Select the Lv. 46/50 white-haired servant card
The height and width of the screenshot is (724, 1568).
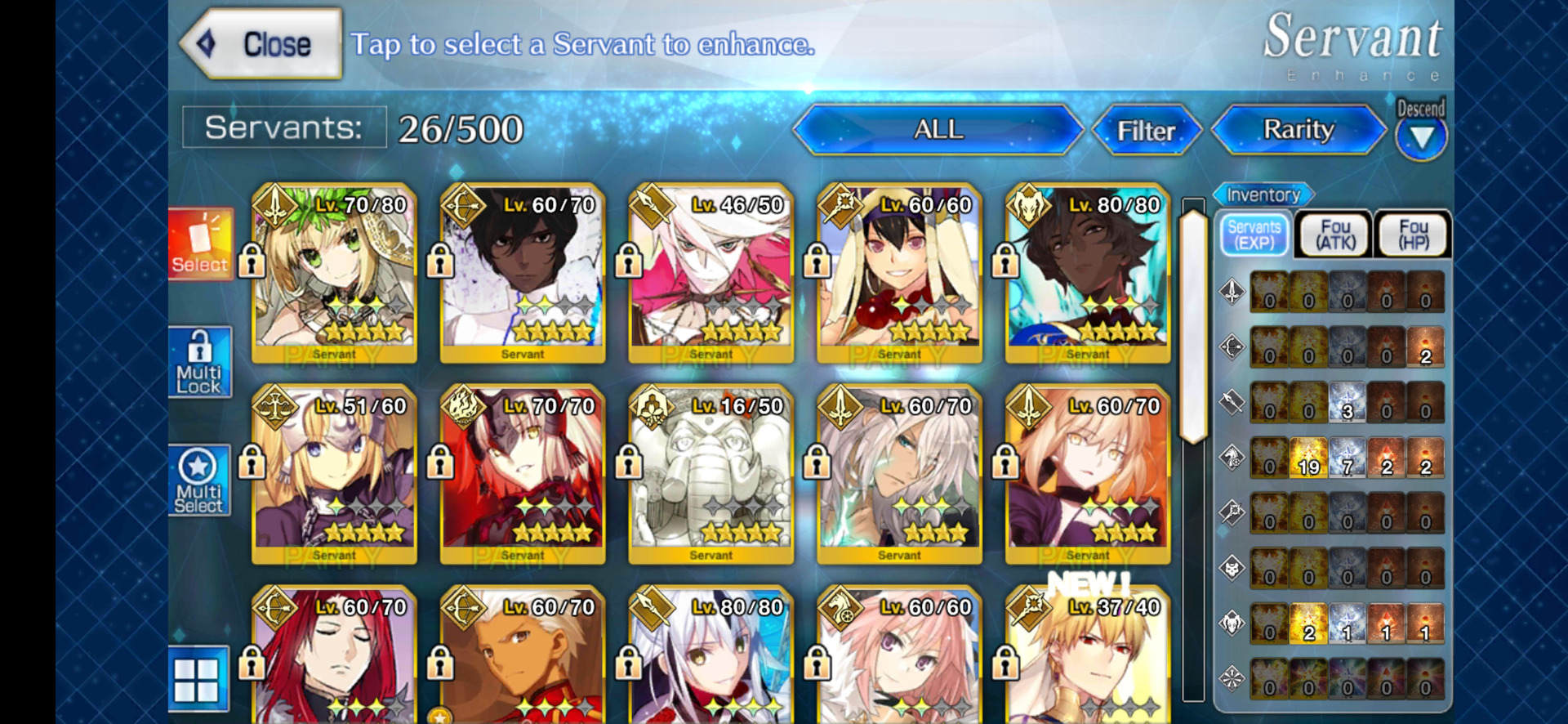coord(710,273)
